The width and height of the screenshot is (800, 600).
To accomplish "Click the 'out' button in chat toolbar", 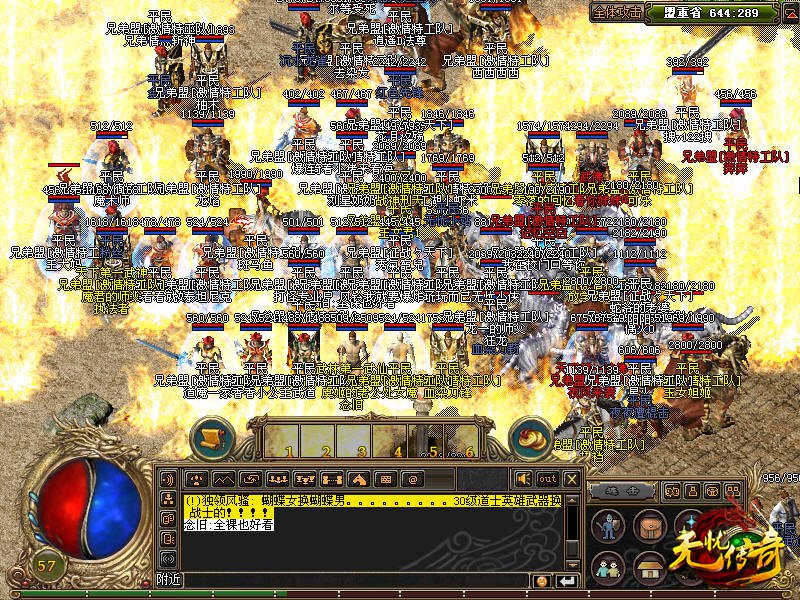I will click(547, 478).
